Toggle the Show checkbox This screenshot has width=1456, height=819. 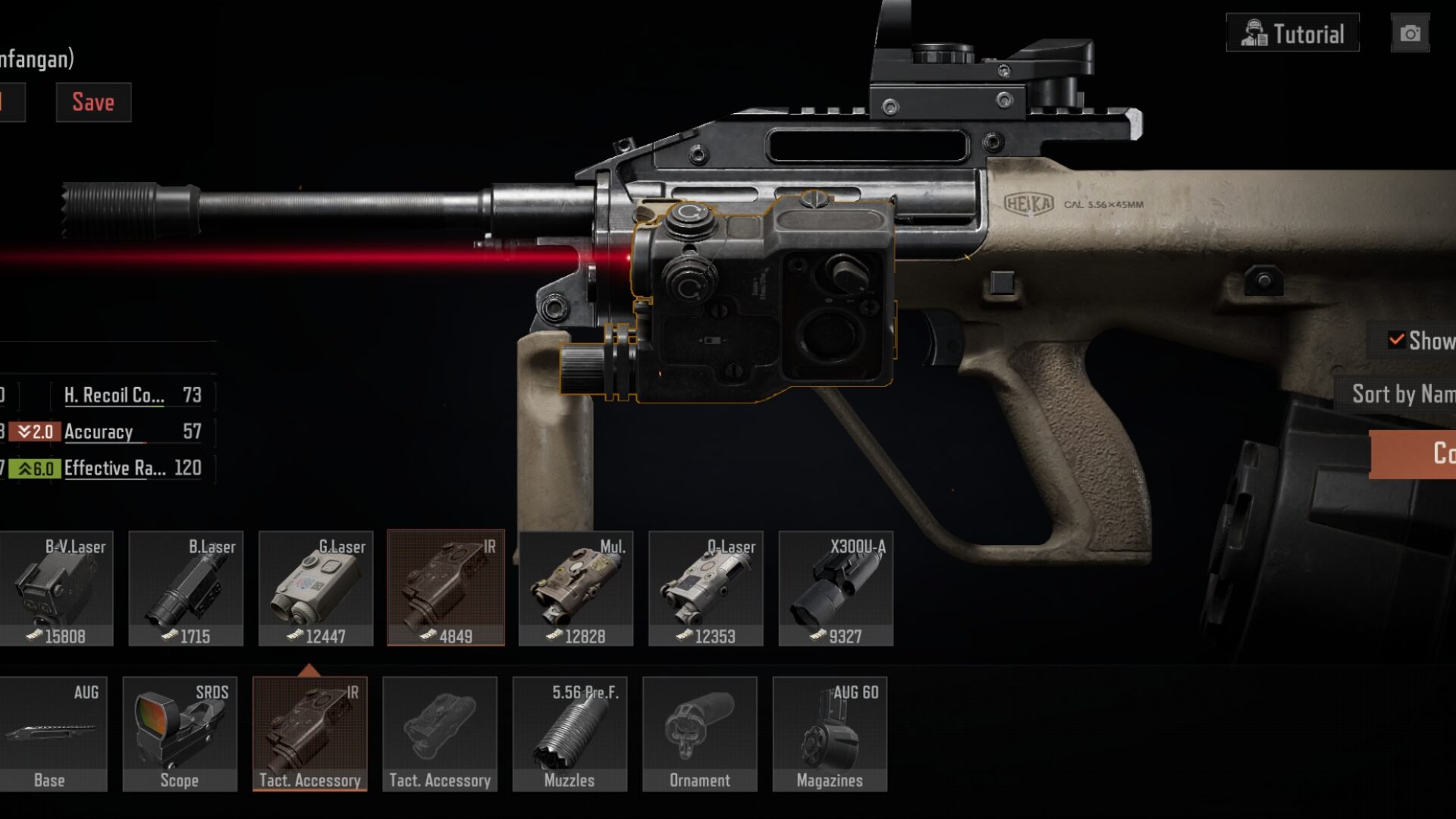1397,340
